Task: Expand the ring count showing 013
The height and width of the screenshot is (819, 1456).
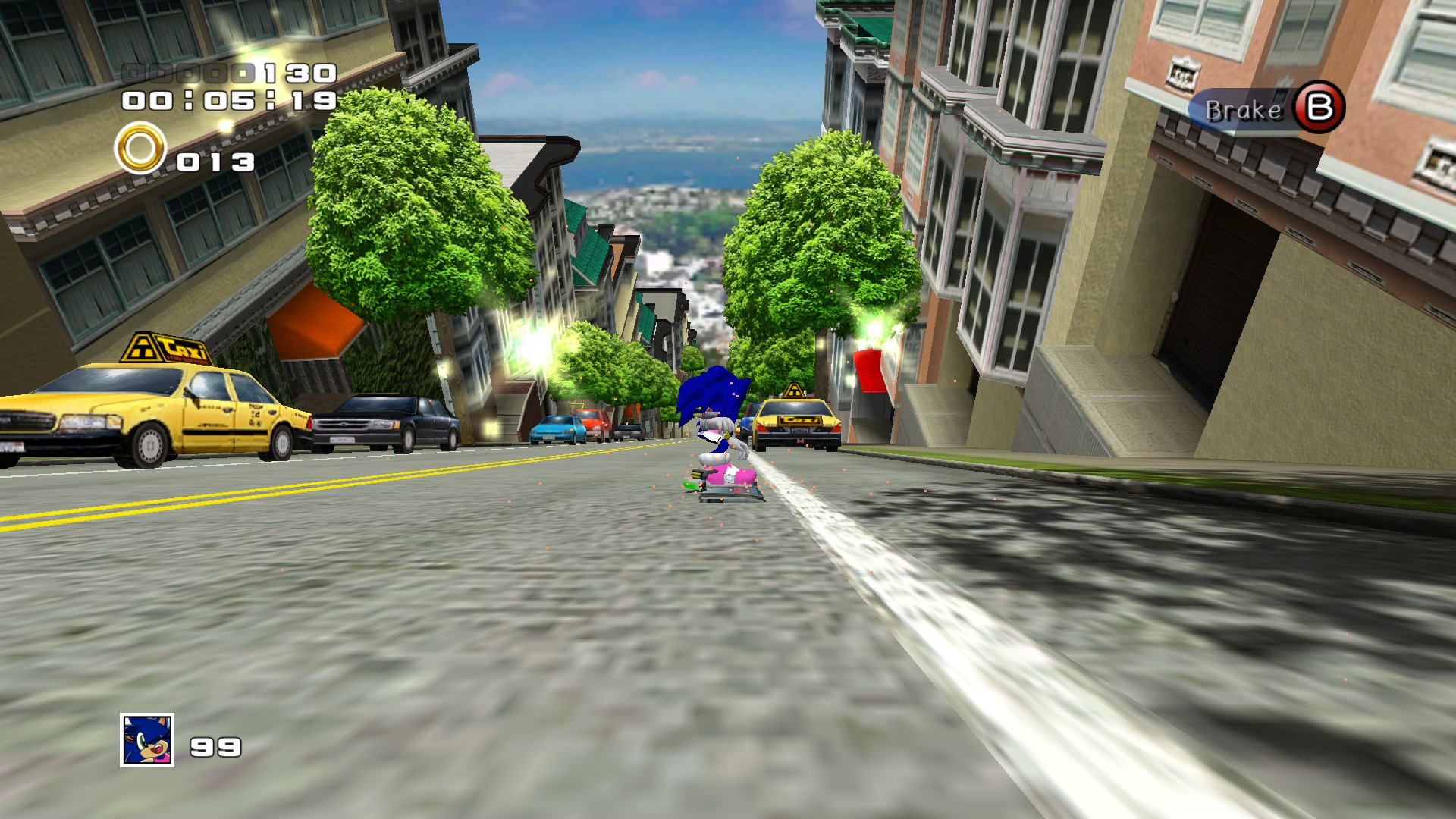Action: click(x=215, y=161)
